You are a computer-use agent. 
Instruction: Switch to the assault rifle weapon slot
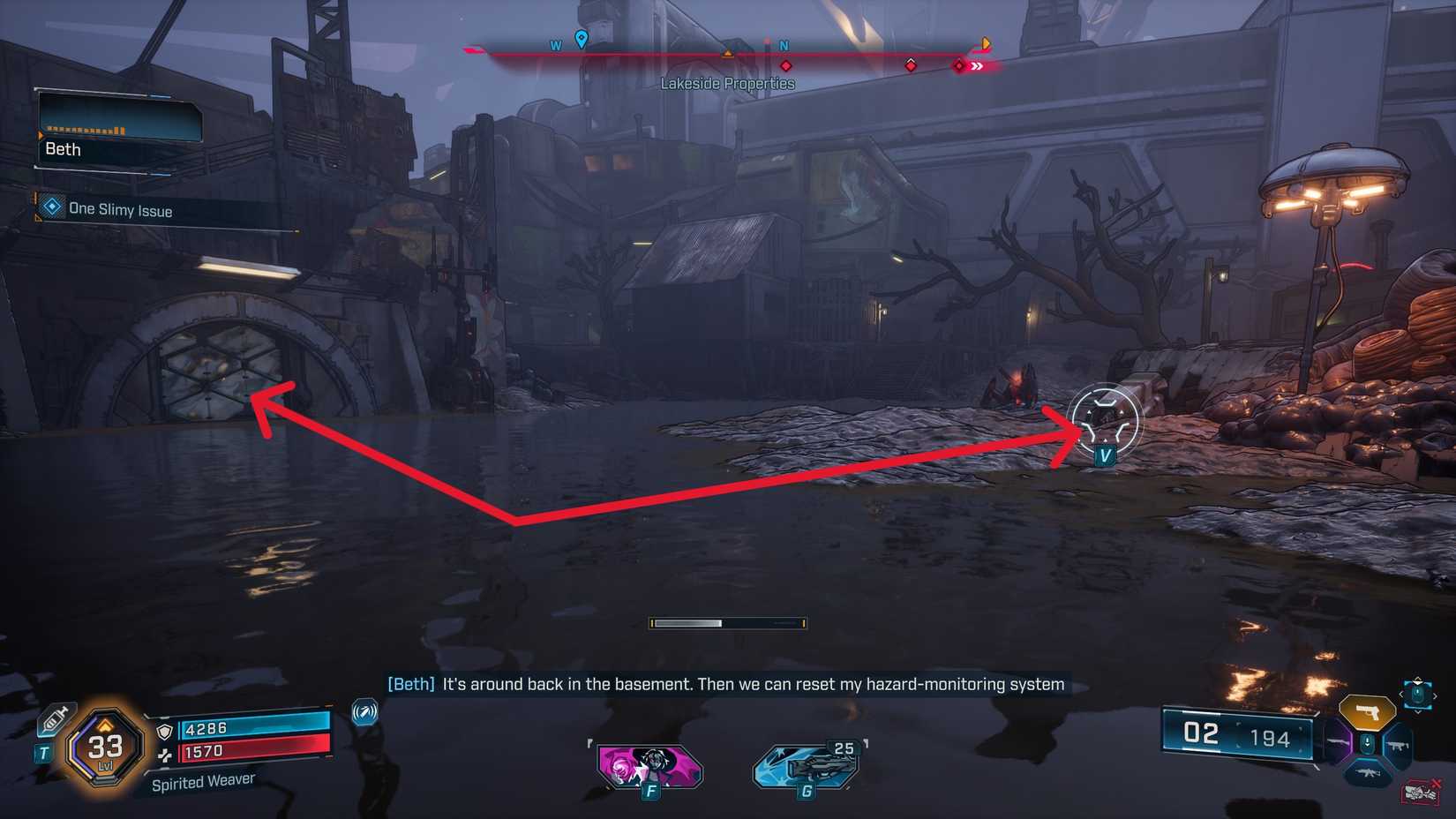(x=1368, y=773)
